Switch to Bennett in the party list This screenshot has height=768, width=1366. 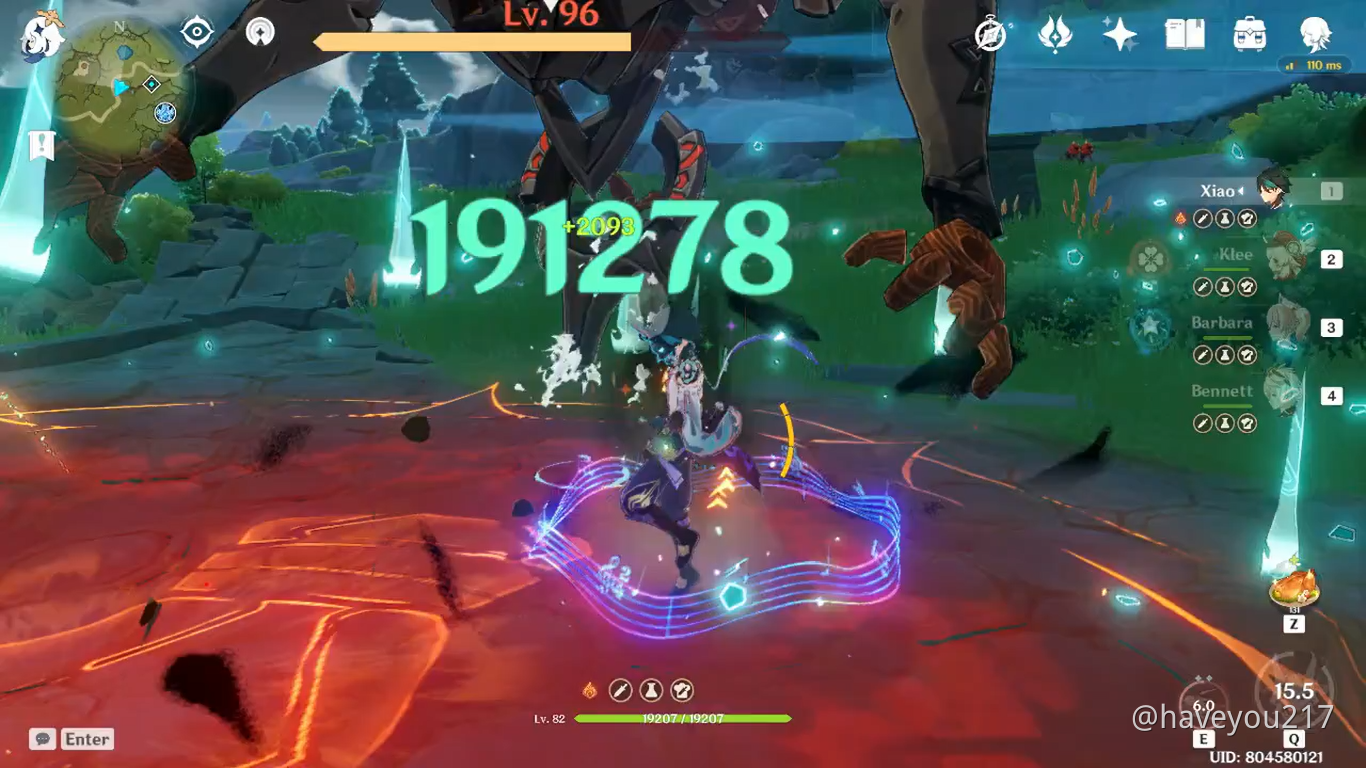(x=1270, y=392)
